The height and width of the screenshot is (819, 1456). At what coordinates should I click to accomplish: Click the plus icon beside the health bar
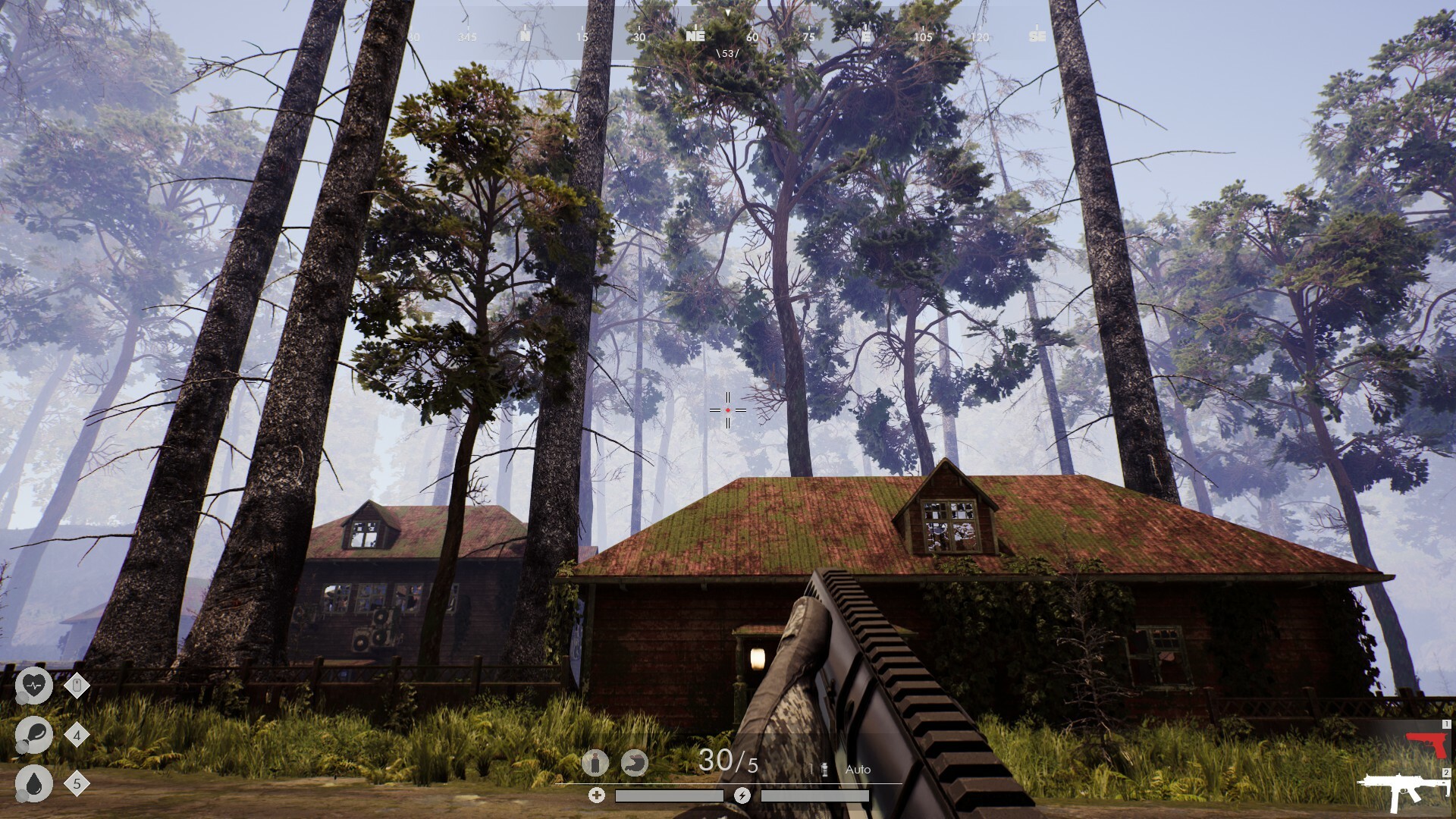(x=596, y=795)
